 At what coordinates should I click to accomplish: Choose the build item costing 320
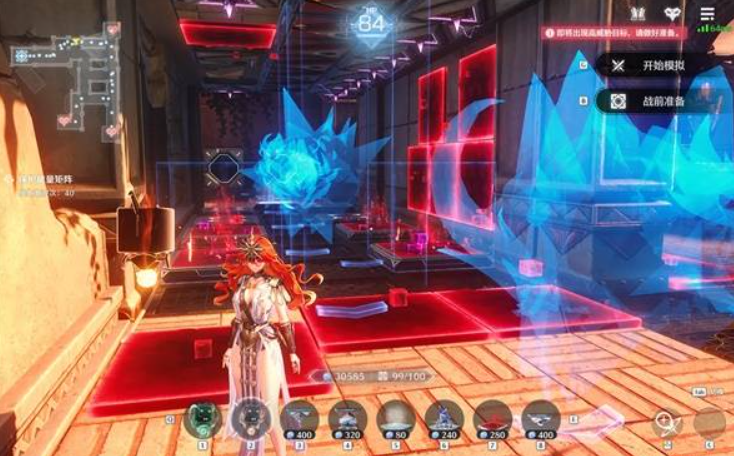347,418
